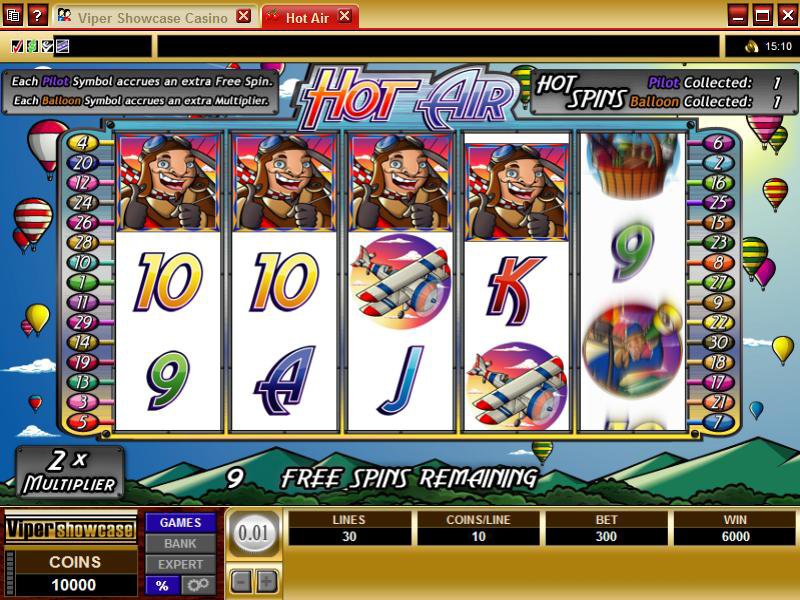Screen dimensions: 800x600
Task: Click the percent statistics button
Action: [160, 585]
